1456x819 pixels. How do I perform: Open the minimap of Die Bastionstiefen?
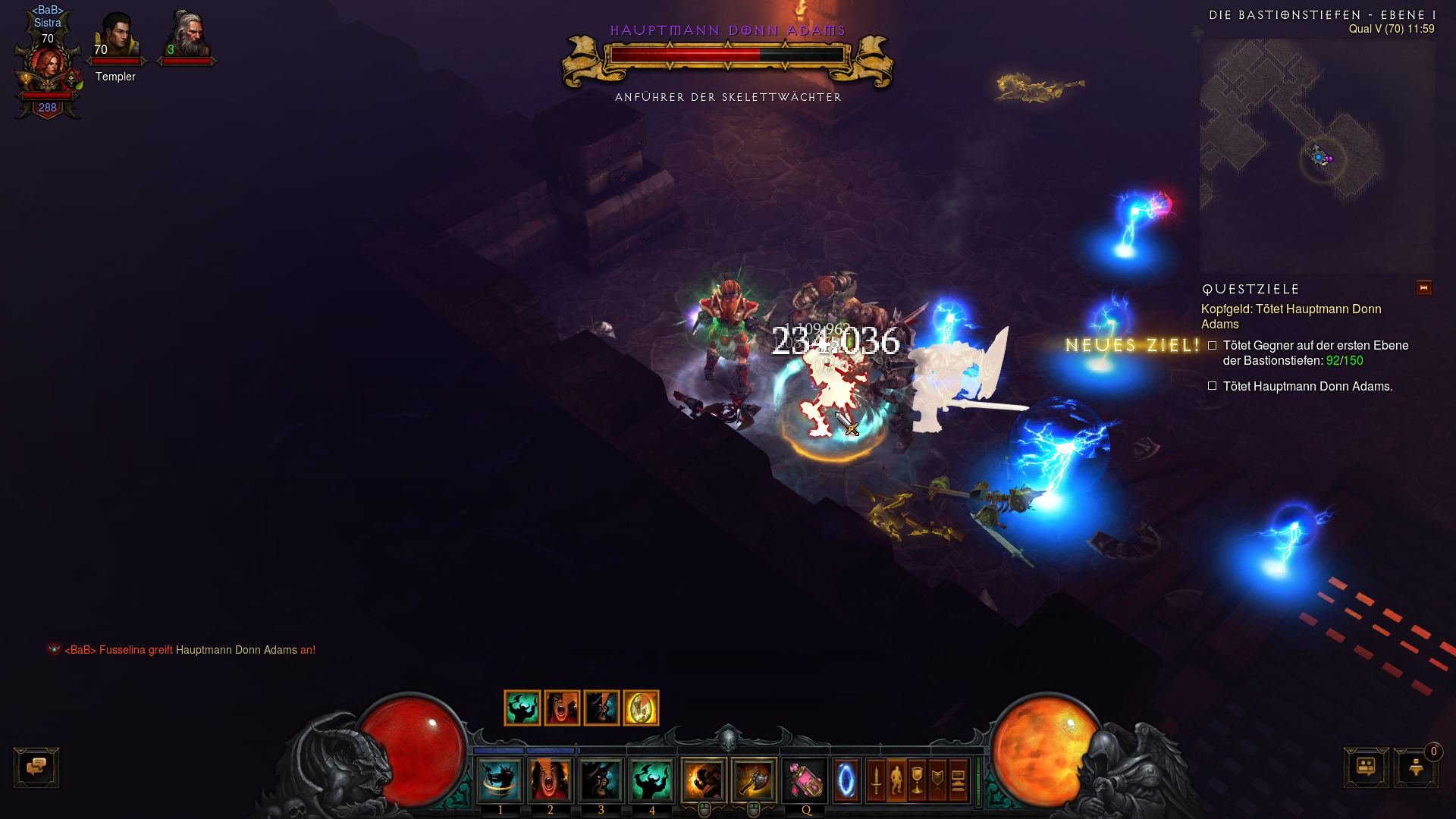[x=1316, y=155]
